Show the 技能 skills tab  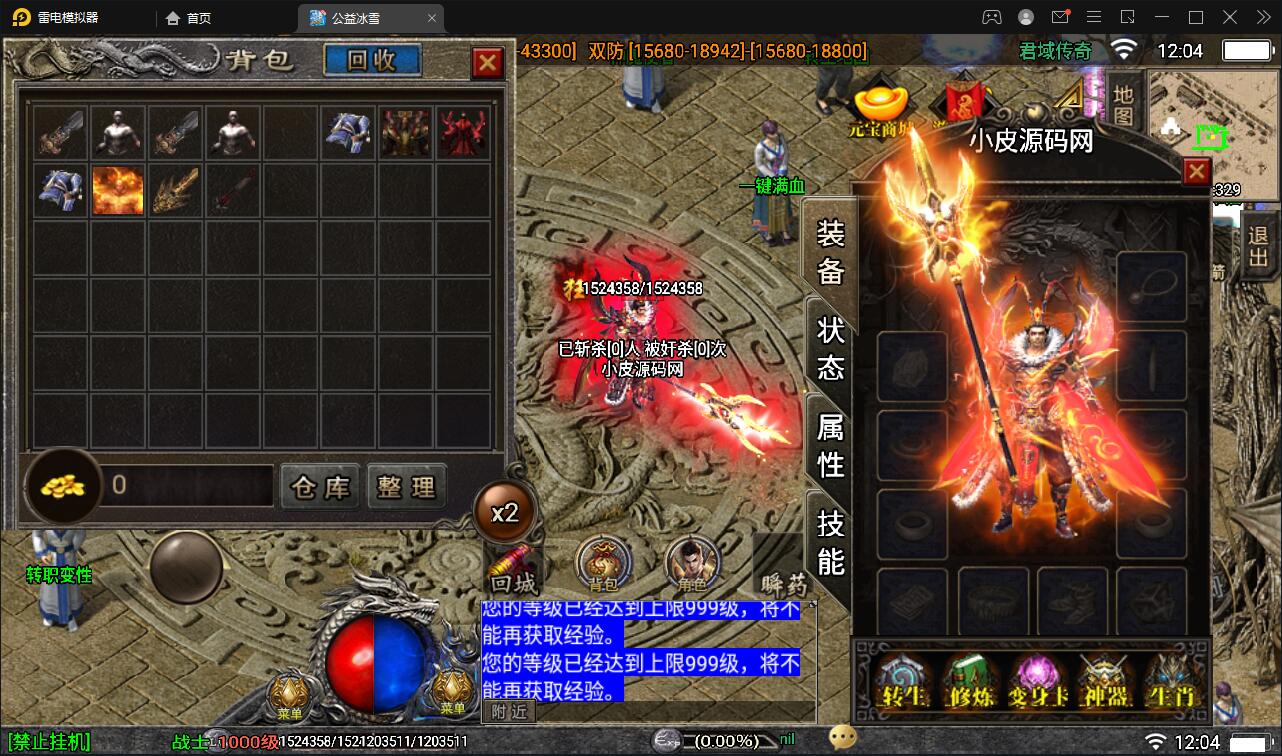[831, 541]
